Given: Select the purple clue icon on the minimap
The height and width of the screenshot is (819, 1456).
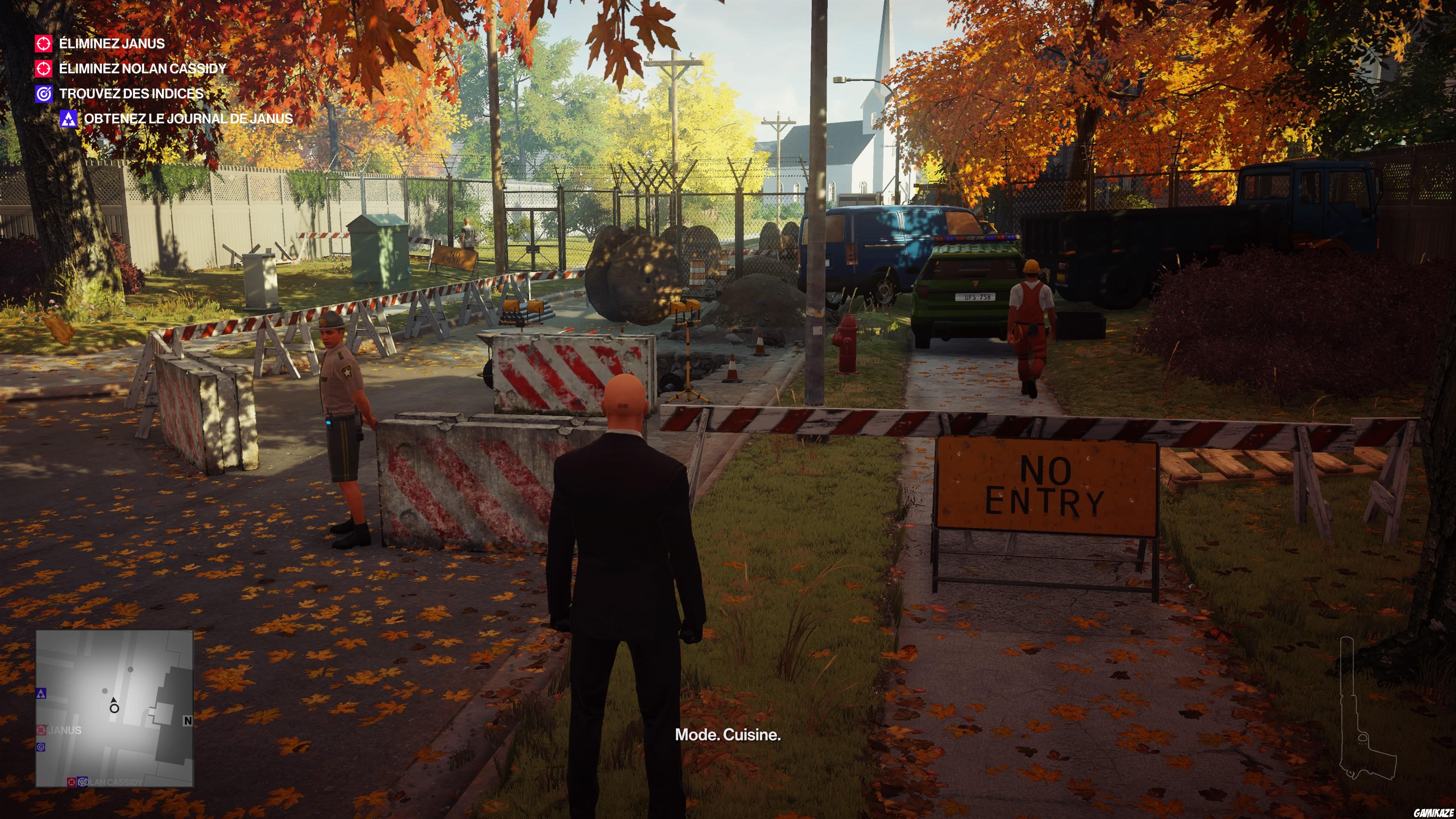Looking at the screenshot, I should coord(41,748).
